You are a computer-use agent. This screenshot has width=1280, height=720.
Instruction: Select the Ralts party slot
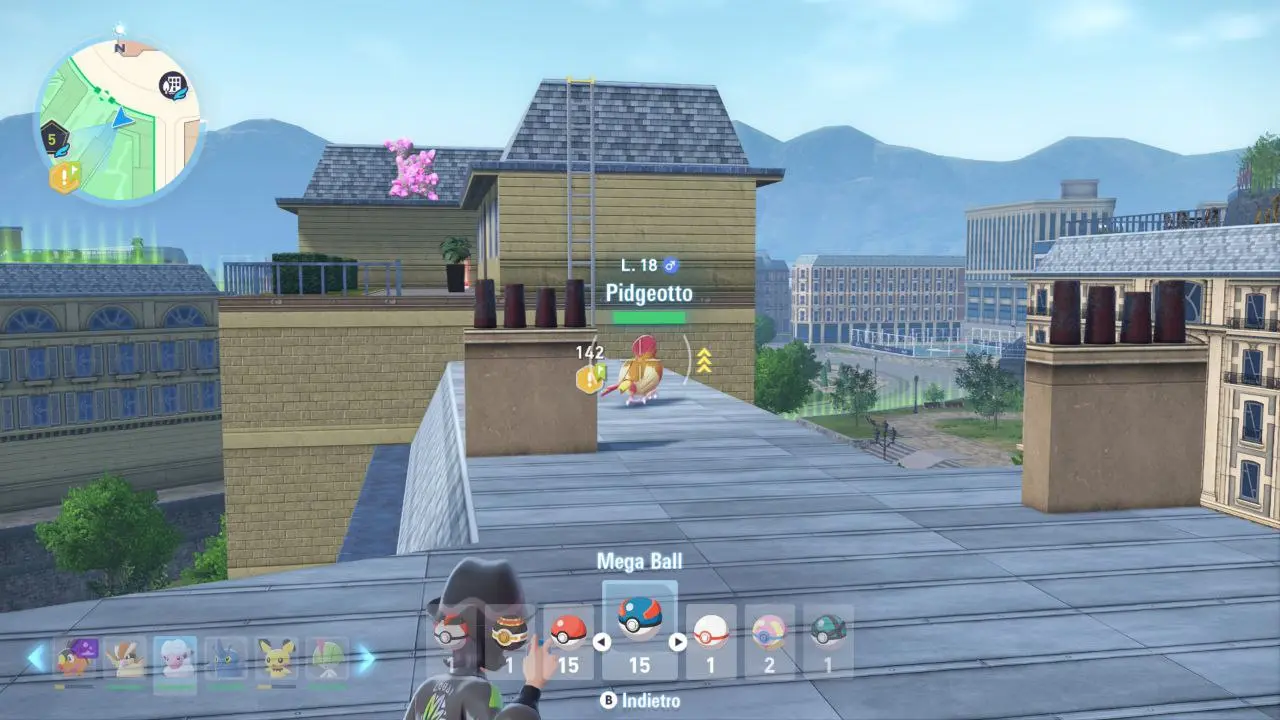point(326,658)
